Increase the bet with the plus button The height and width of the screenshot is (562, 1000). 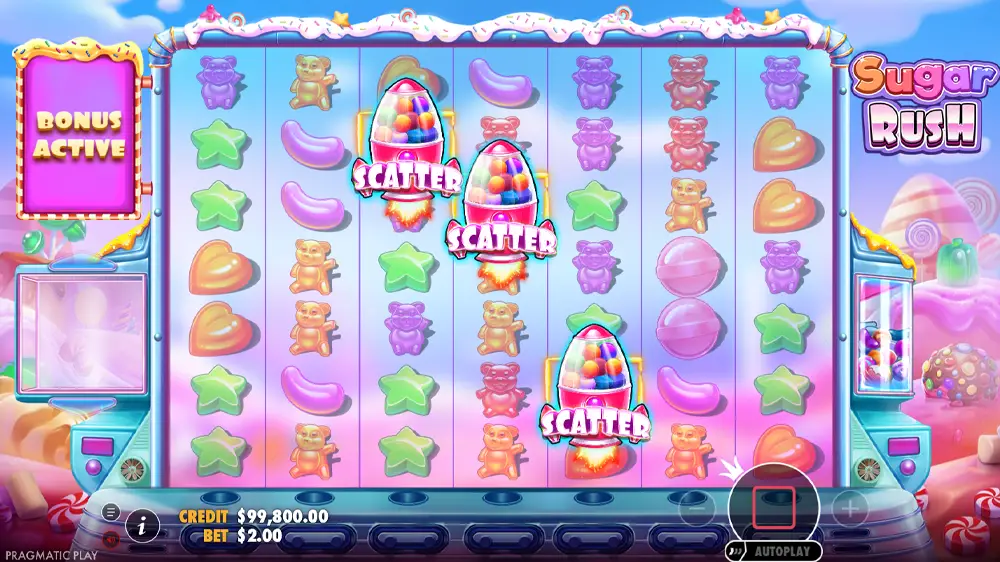(849, 509)
